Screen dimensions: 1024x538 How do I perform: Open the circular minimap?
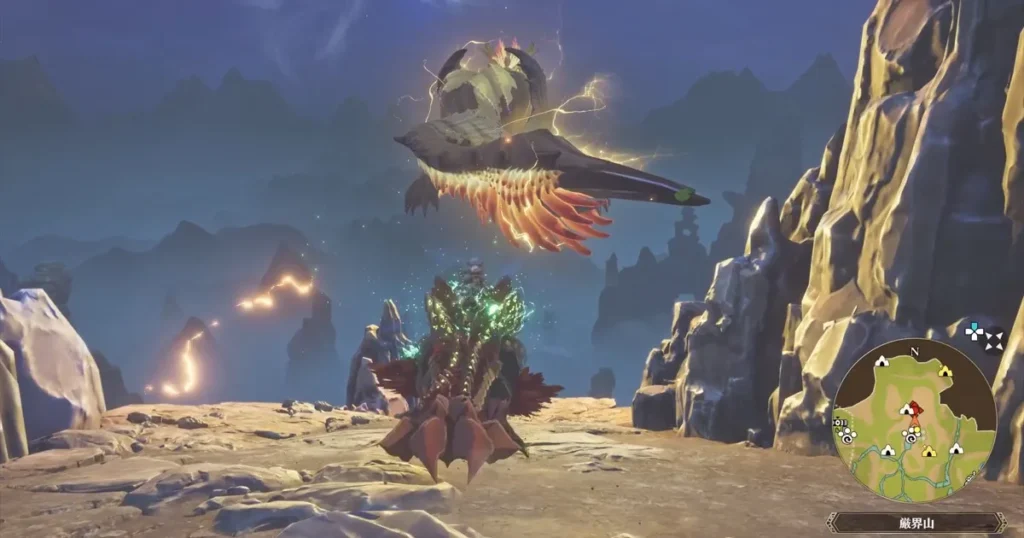pyautogui.click(x=913, y=420)
